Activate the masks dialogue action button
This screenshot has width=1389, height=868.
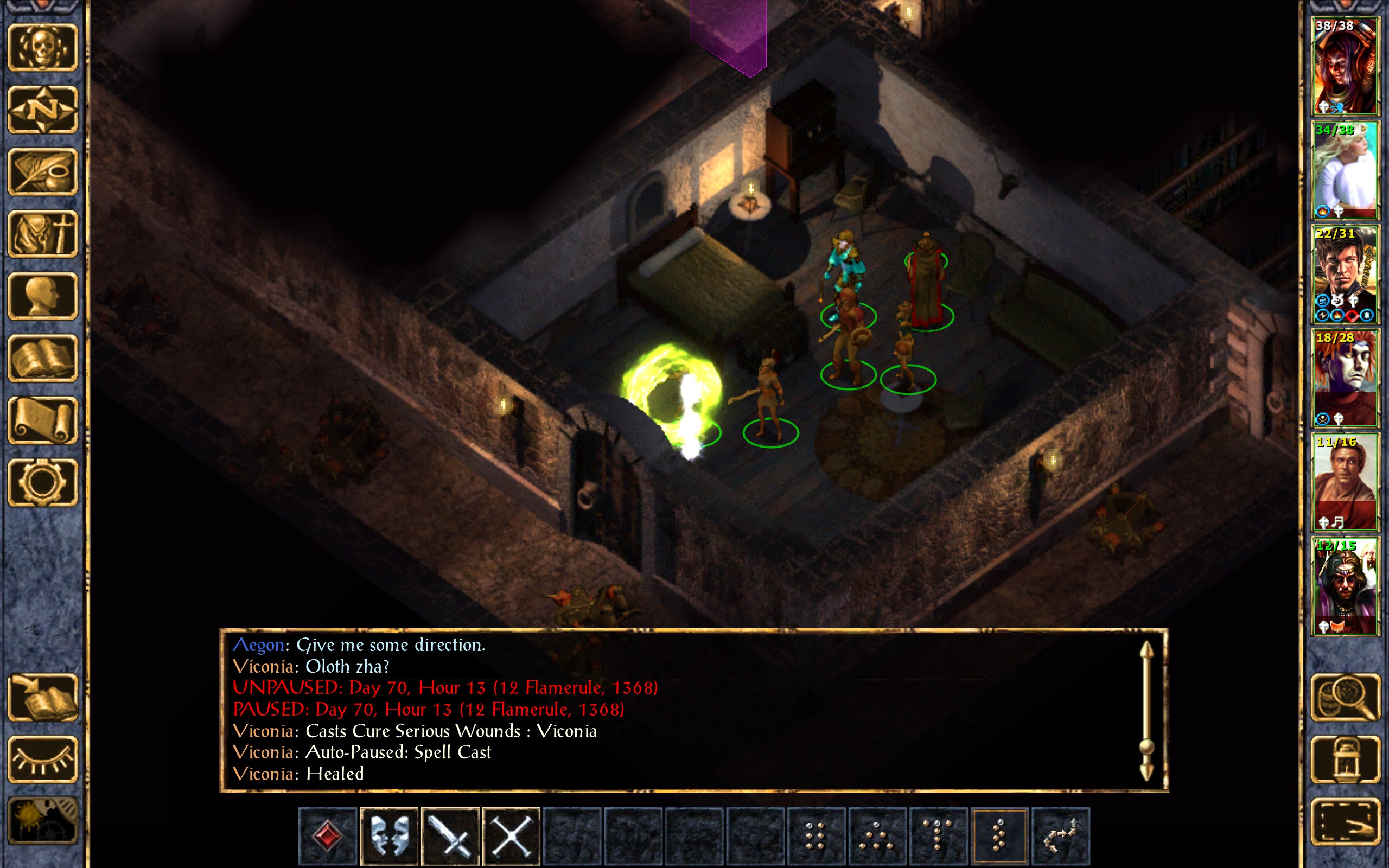389,836
